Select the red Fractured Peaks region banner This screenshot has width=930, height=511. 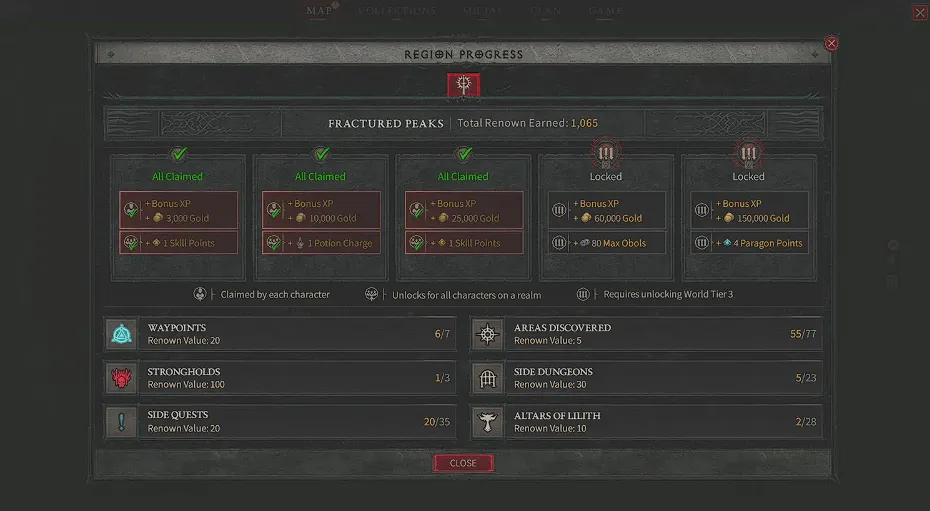tap(464, 85)
